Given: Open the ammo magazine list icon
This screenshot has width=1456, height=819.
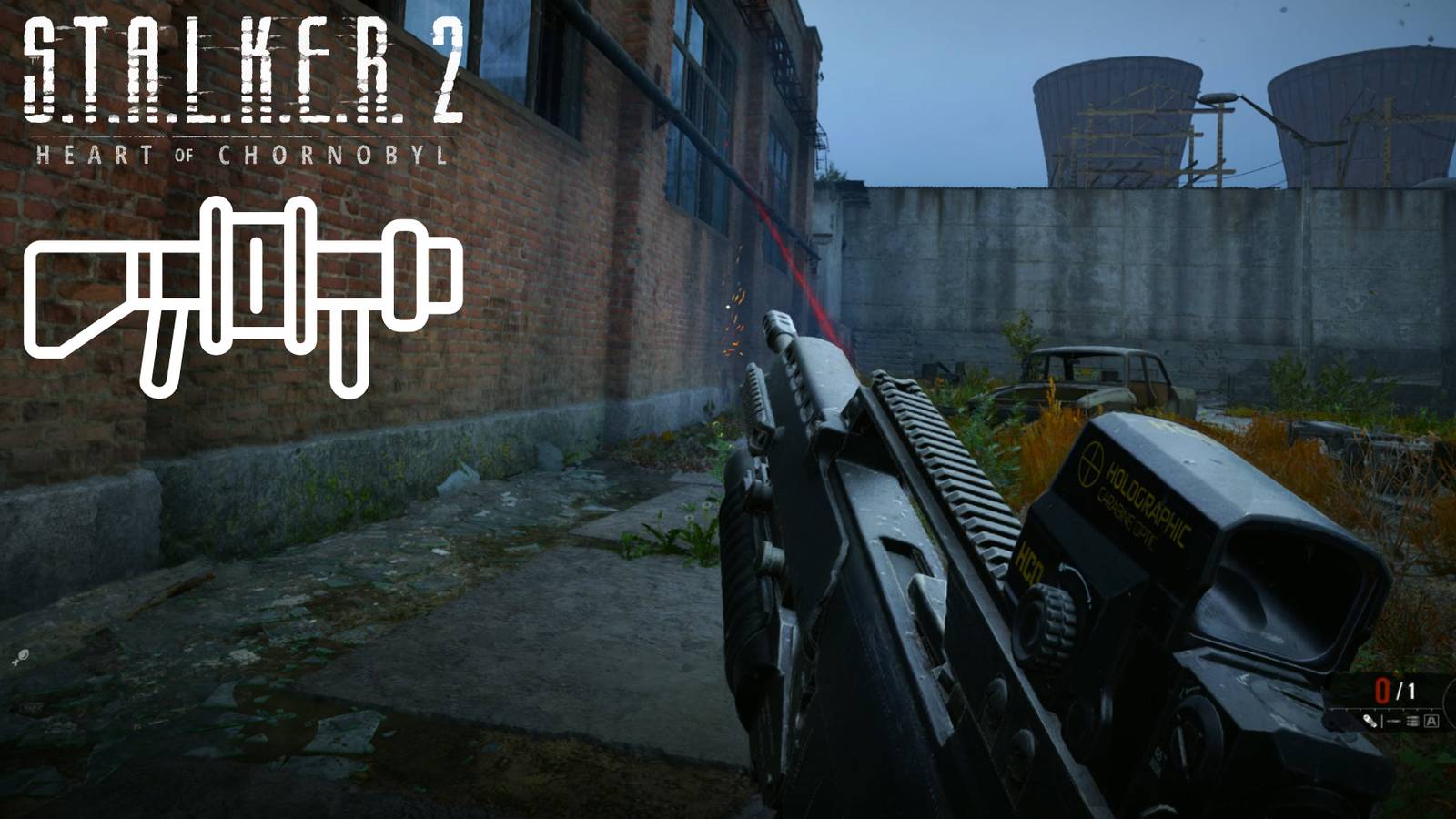Looking at the screenshot, I should click(1412, 722).
